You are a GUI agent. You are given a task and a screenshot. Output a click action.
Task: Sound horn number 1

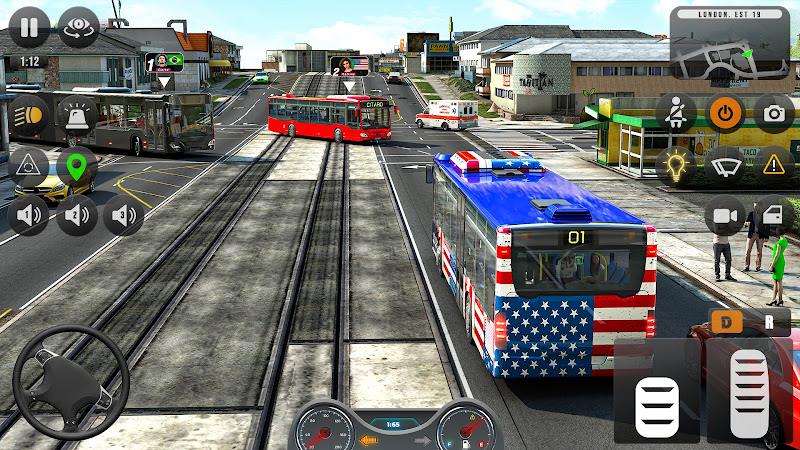pyautogui.click(x=28, y=214)
